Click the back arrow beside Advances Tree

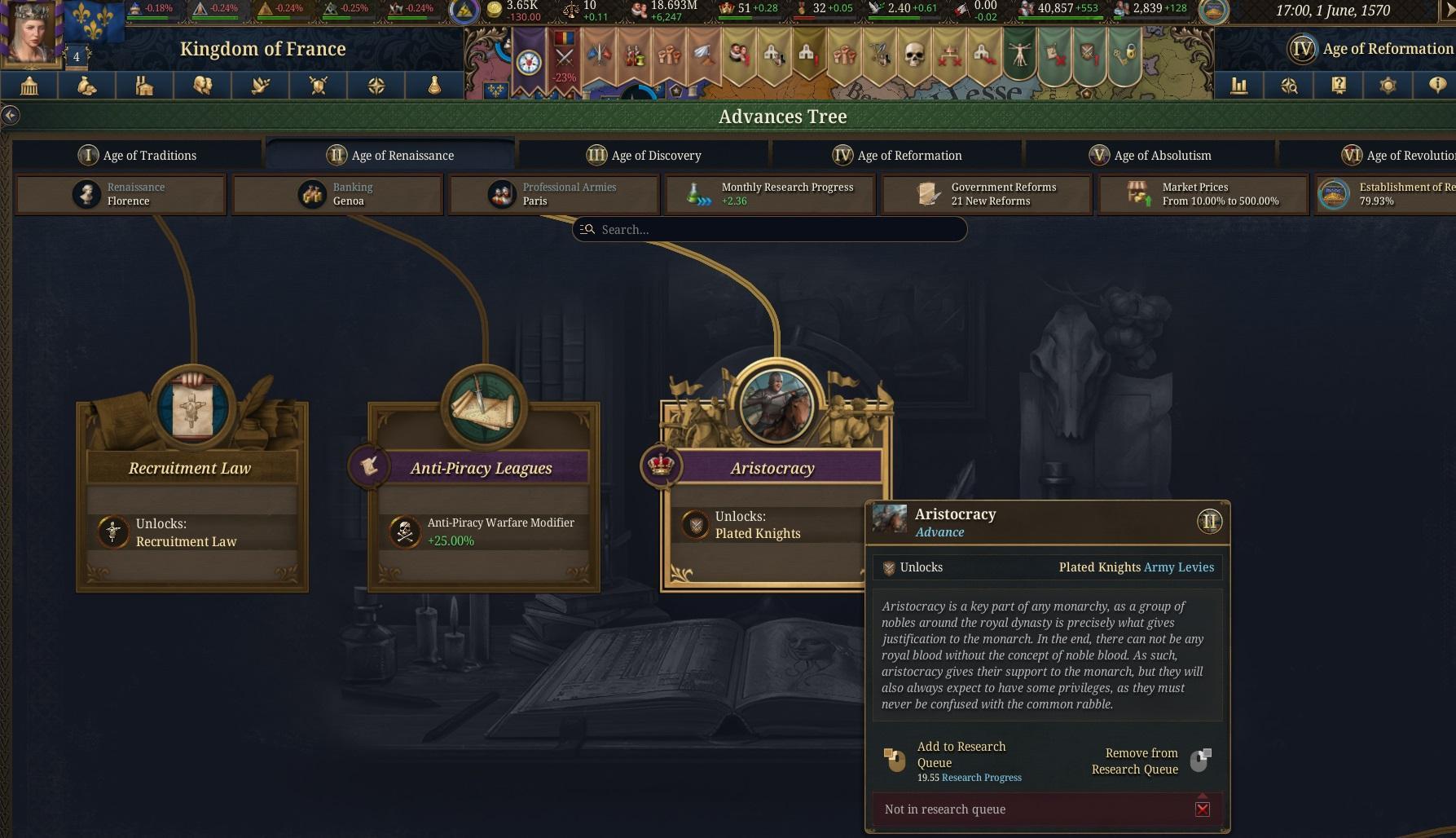[x=10, y=116]
